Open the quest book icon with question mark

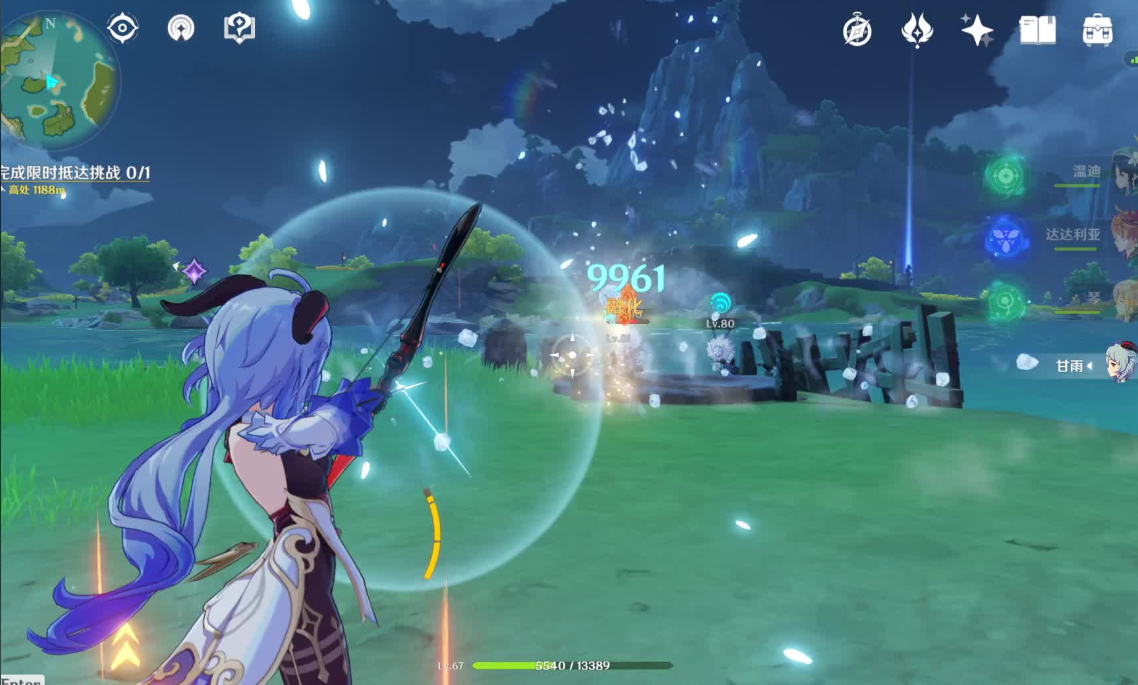coord(240,28)
